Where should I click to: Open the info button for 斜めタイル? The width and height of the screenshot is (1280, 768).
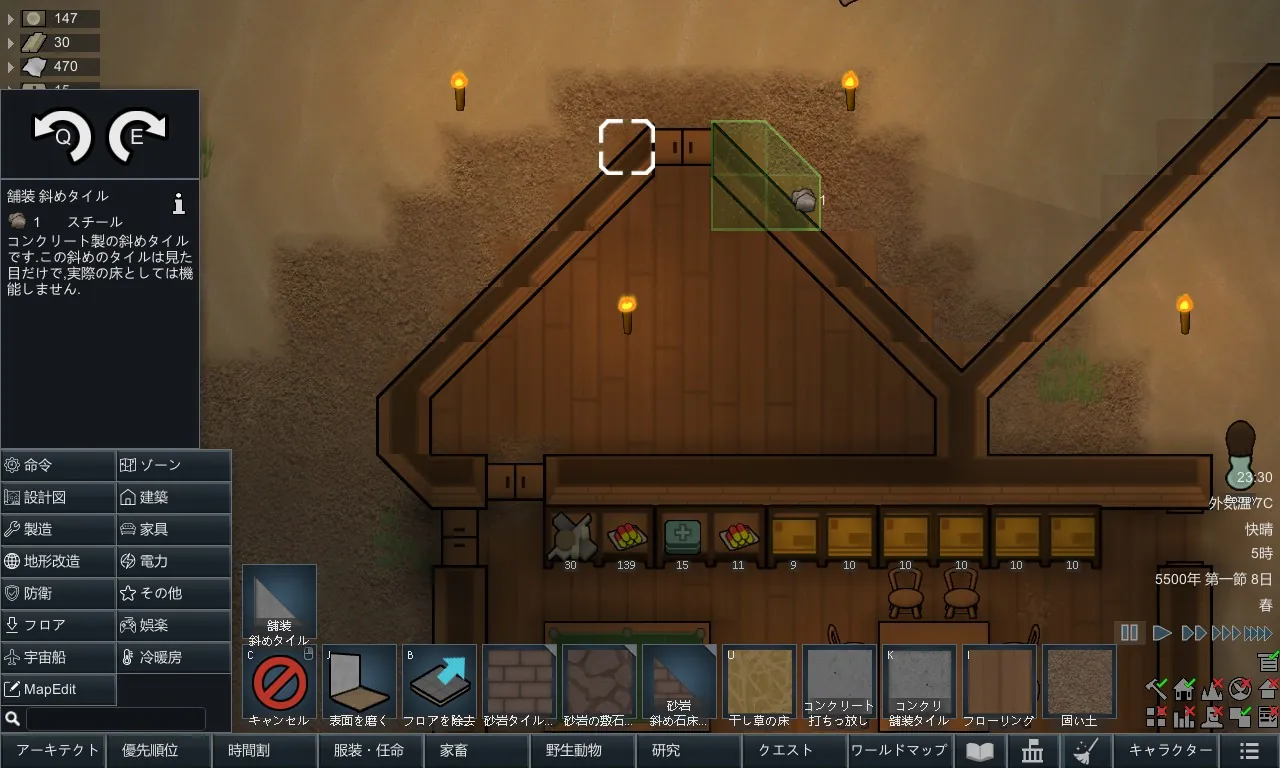point(179,204)
